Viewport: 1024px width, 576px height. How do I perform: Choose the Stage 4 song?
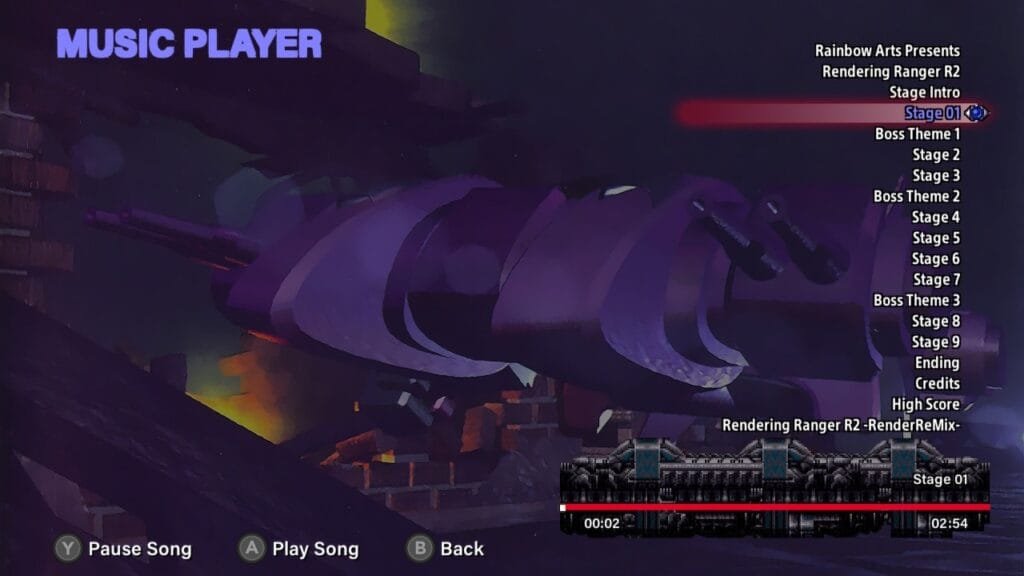click(x=936, y=217)
